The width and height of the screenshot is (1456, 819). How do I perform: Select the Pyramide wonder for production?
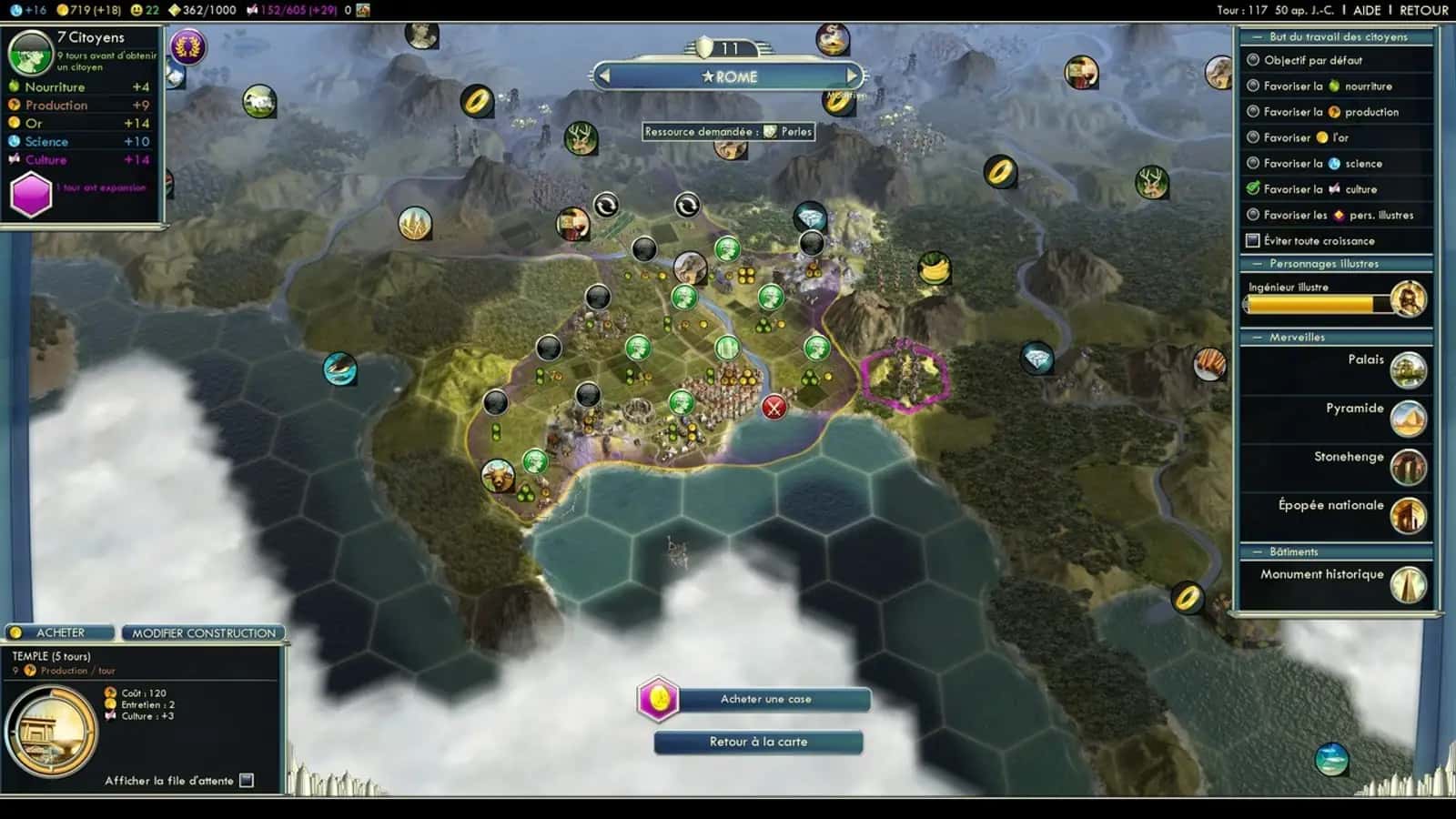tap(1407, 420)
